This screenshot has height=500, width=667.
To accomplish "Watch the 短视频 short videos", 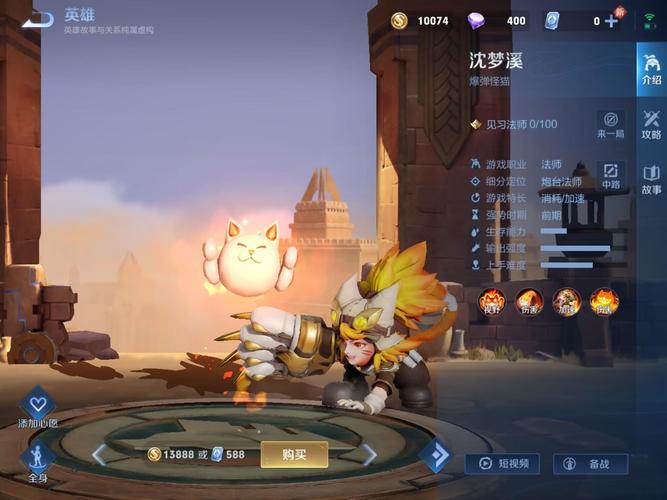I will [x=503, y=464].
